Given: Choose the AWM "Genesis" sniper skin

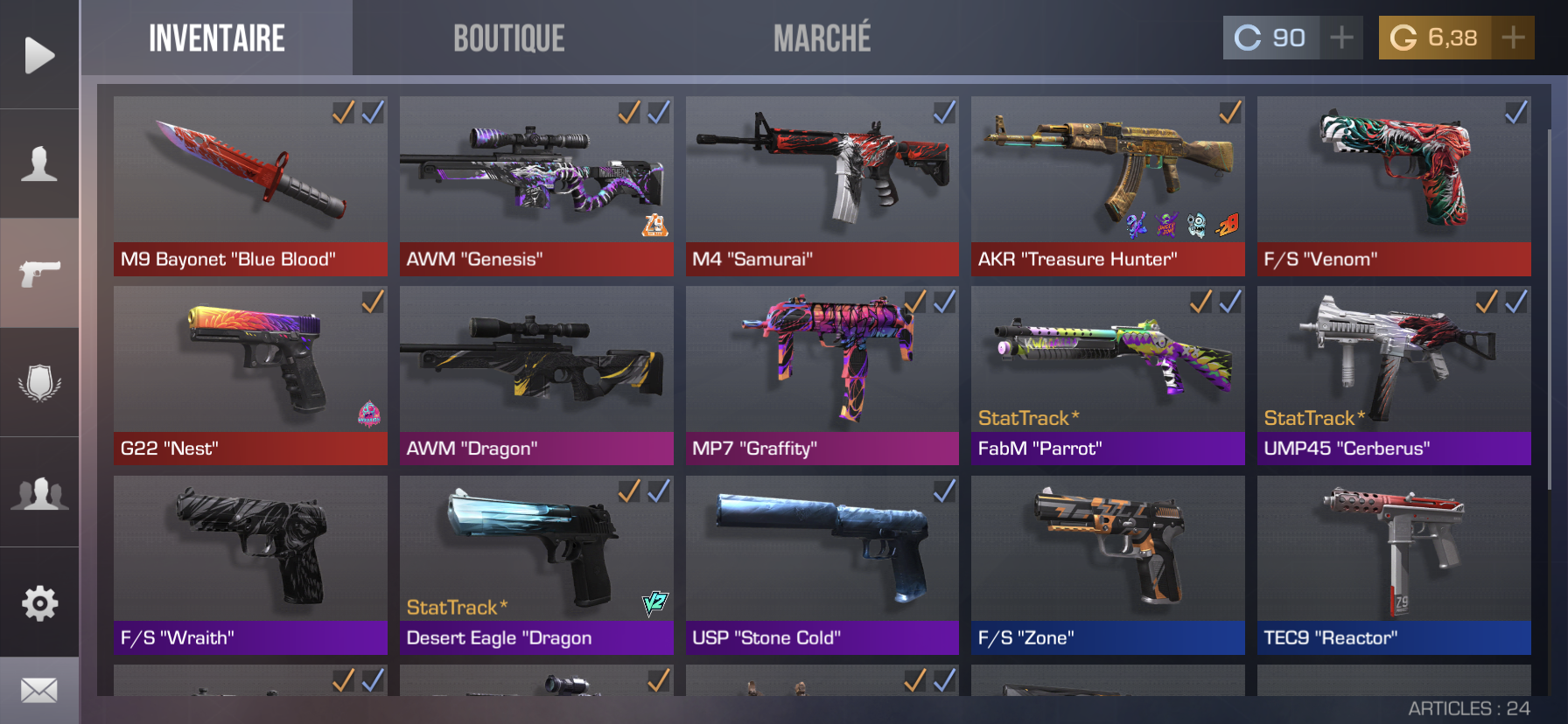Looking at the screenshot, I should pyautogui.click(x=536, y=186).
